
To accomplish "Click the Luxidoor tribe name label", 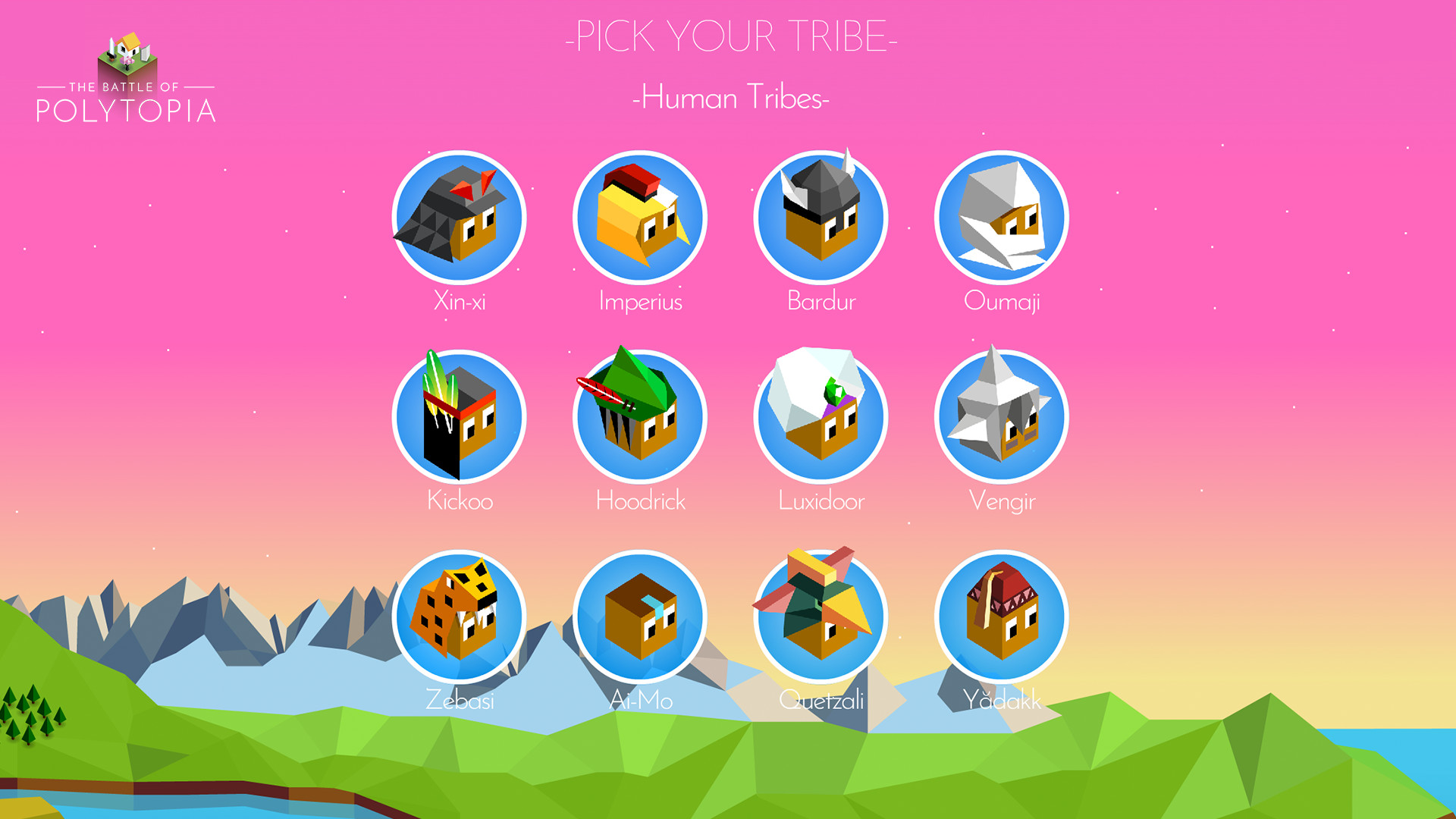I will point(821,500).
